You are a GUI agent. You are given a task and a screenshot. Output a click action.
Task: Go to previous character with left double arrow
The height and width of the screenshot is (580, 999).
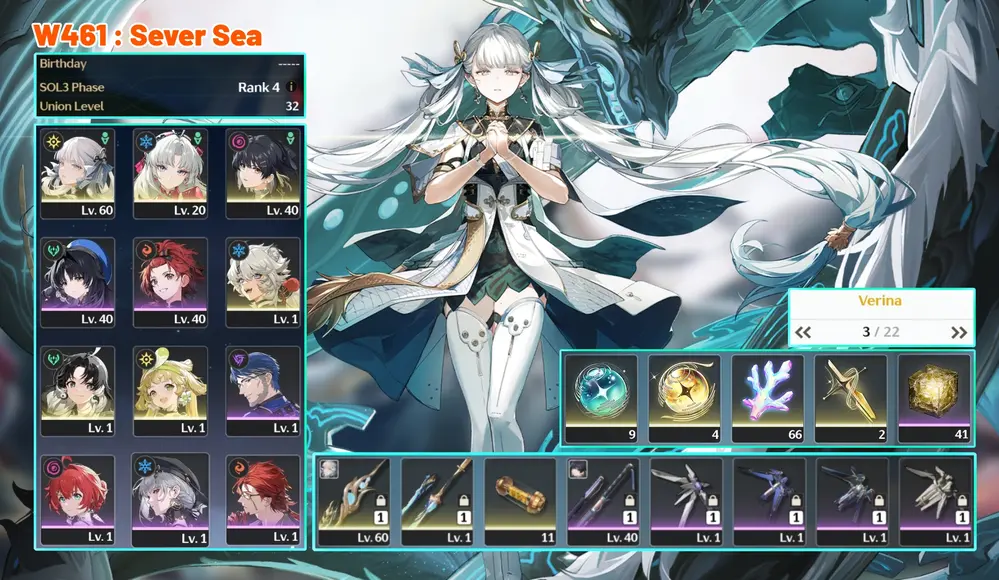tap(803, 333)
